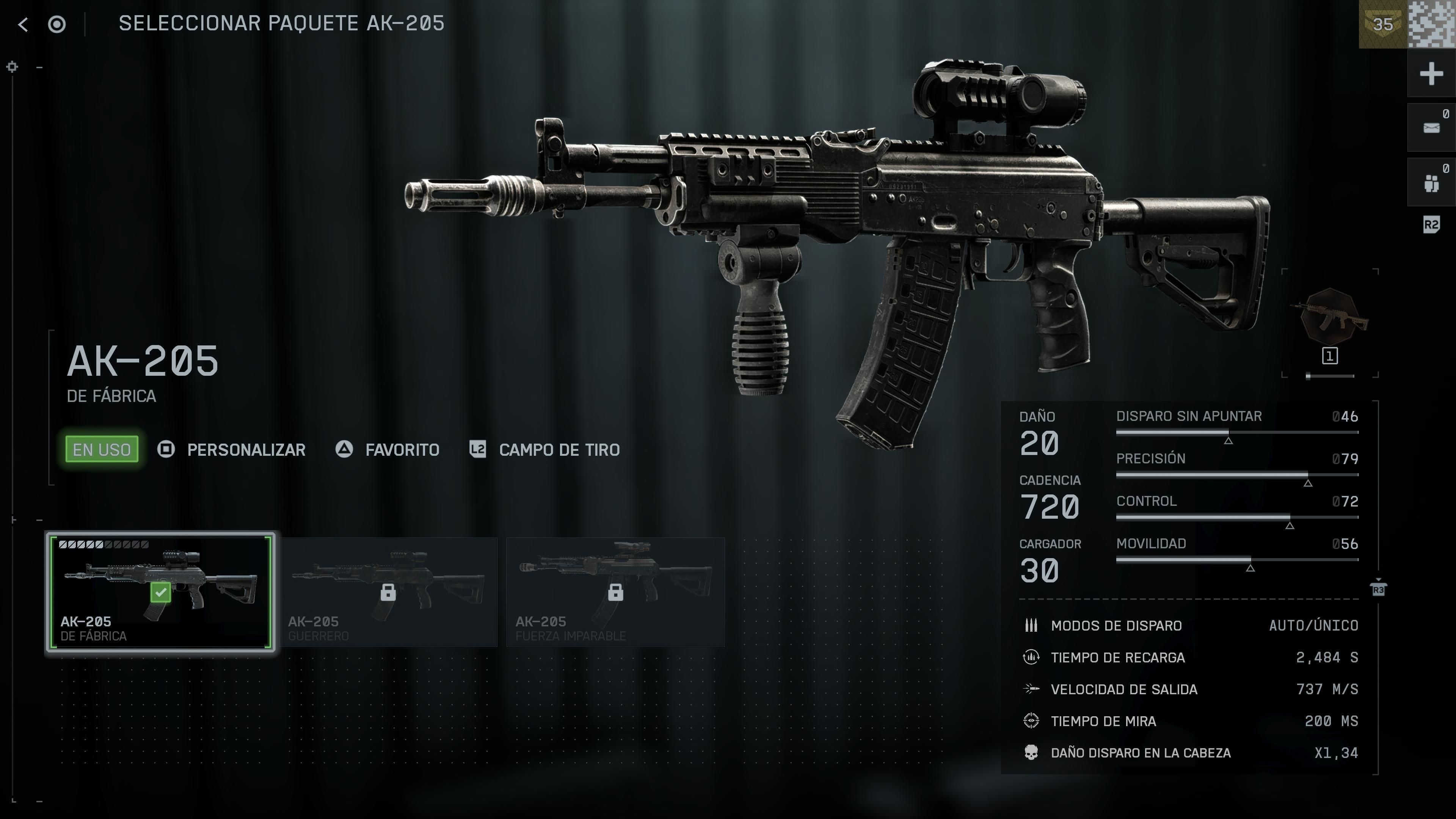Screen dimensions: 1456x819
Task: Click the social/friends icon in right sidebar
Action: (x=1431, y=182)
